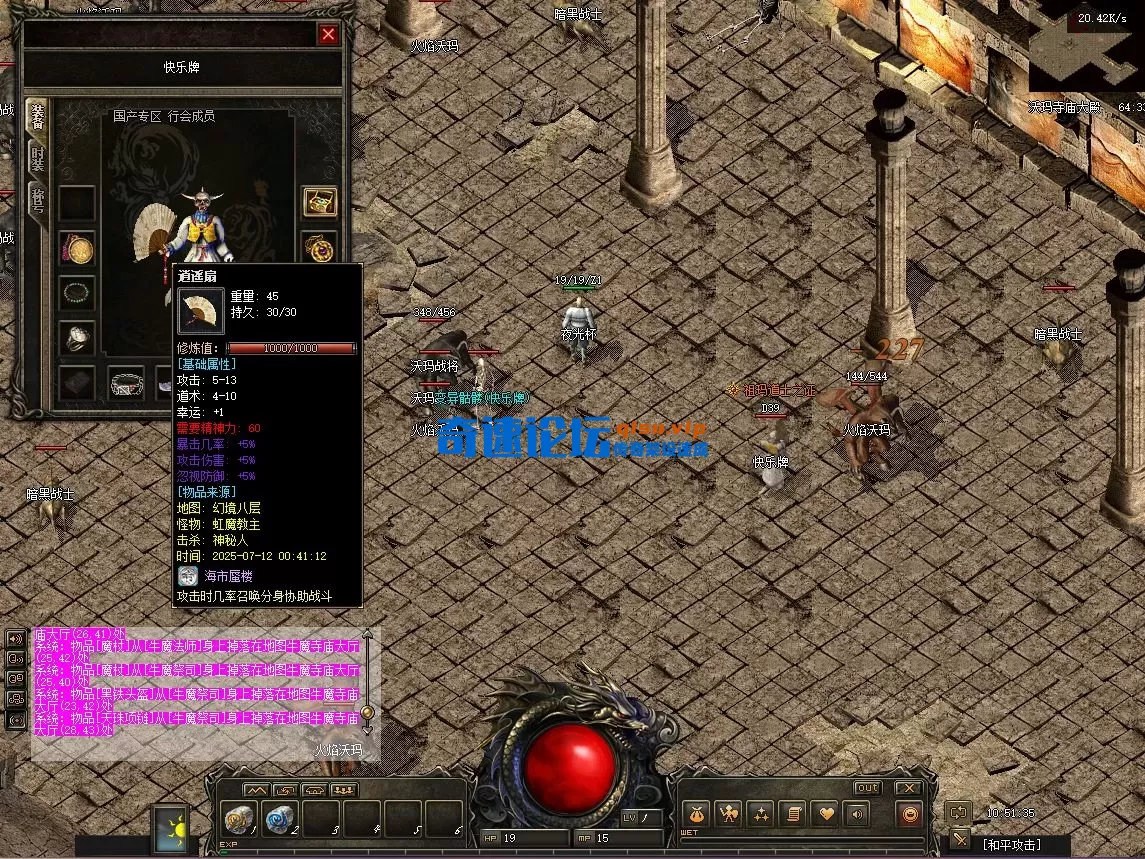Image resolution: width=1145 pixels, height=859 pixels.
Task: Use the item in hotbar slot 2
Action: coord(281,818)
